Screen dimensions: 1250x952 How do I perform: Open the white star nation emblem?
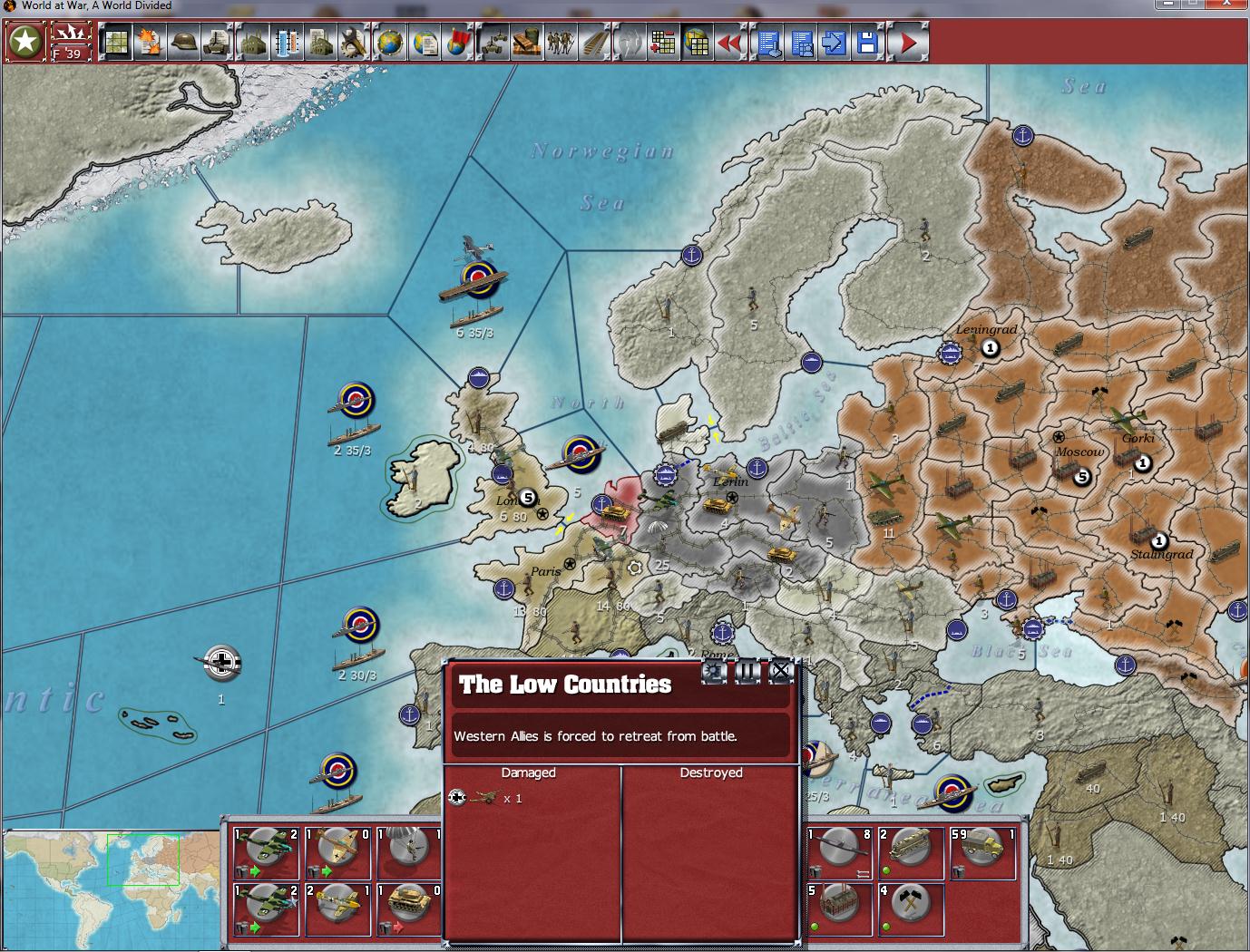pos(25,42)
